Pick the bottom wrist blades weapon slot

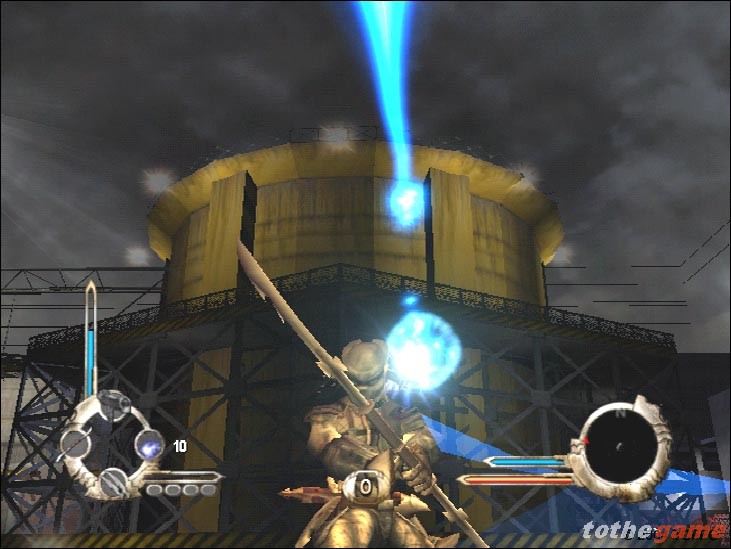(112, 482)
